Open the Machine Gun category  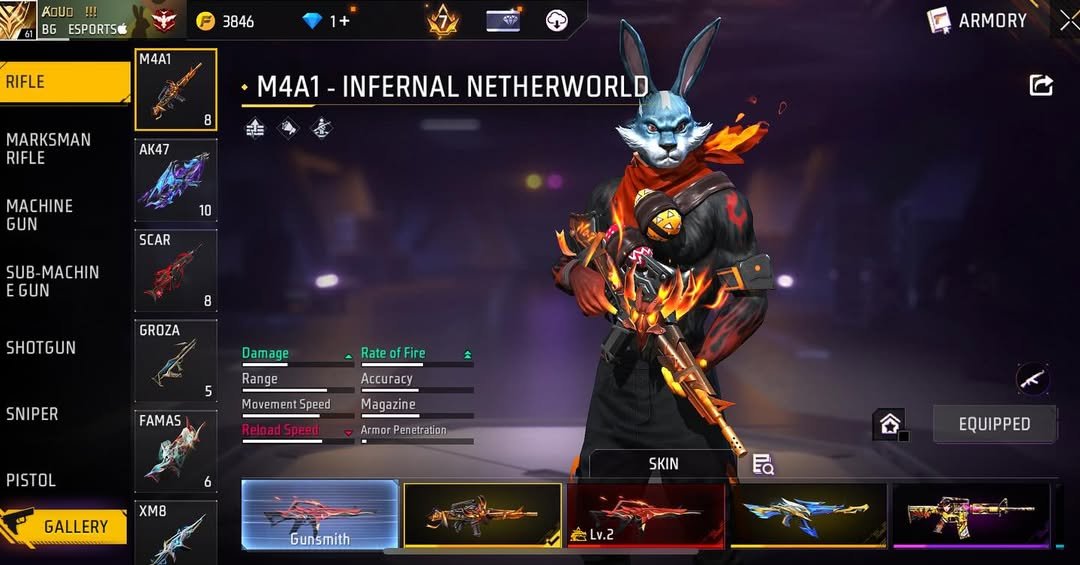click(x=42, y=215)
